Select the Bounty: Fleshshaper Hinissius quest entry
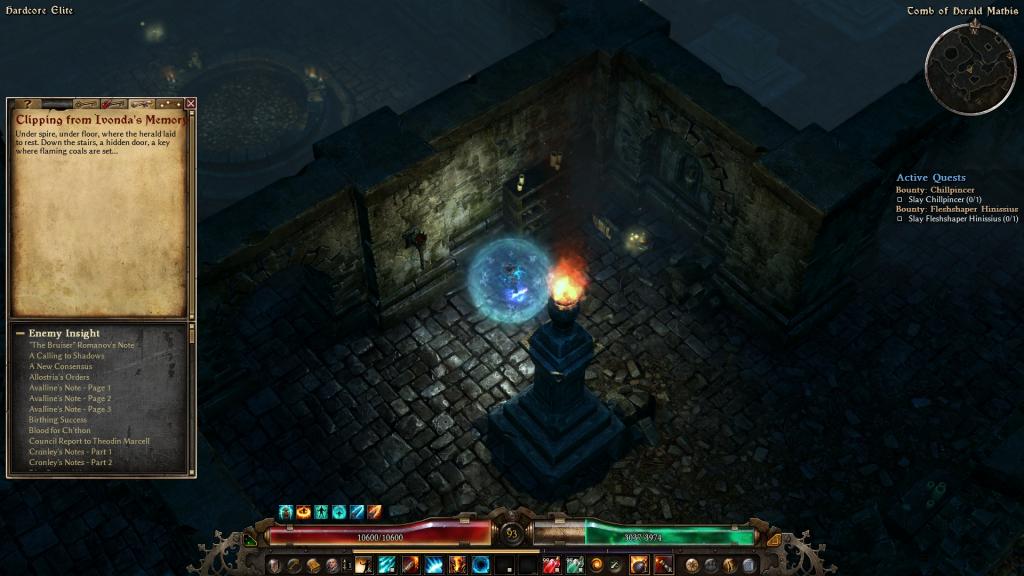 click(x=957, y=209)
